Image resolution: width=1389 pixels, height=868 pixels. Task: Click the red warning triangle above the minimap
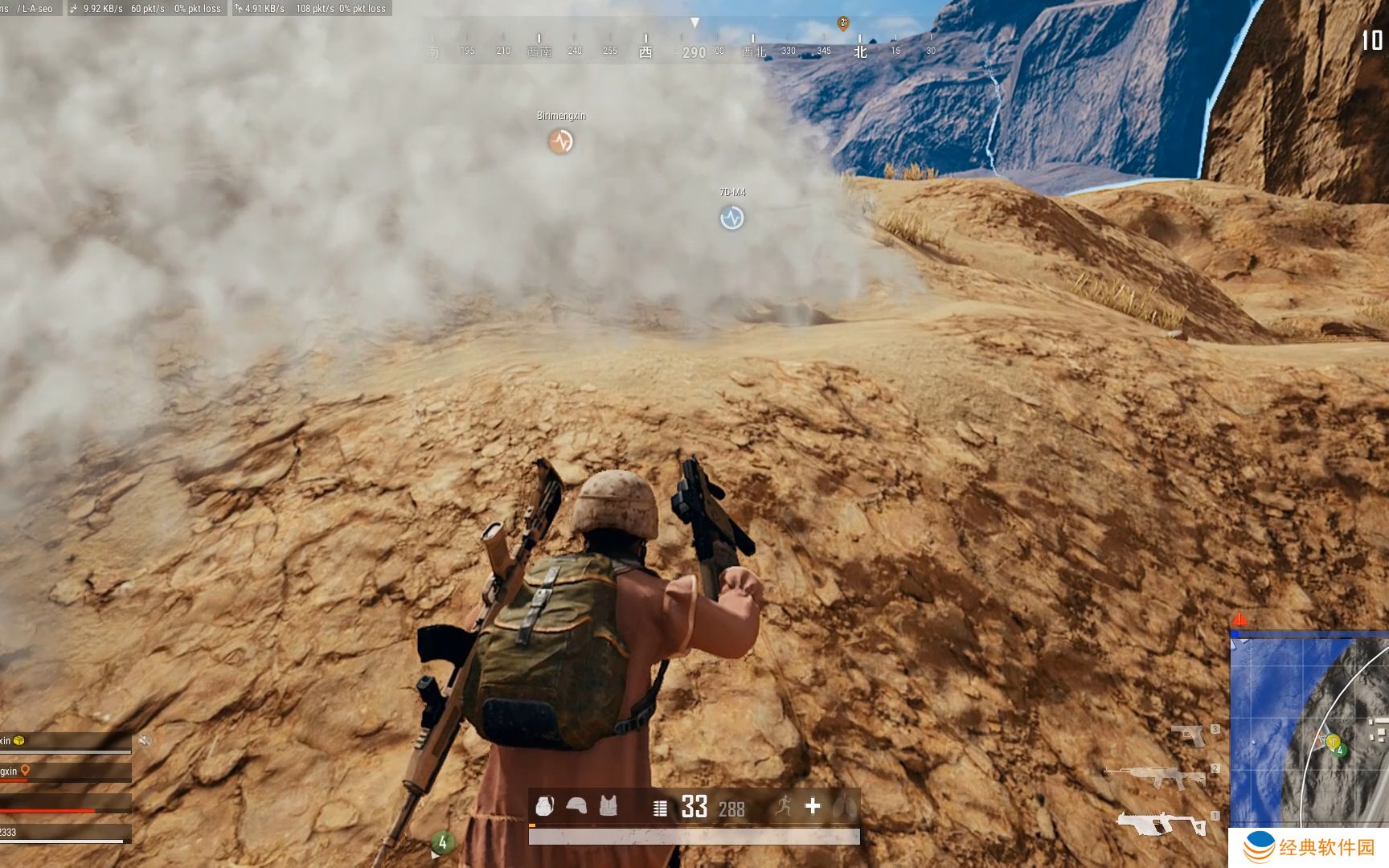[1239, 619]
